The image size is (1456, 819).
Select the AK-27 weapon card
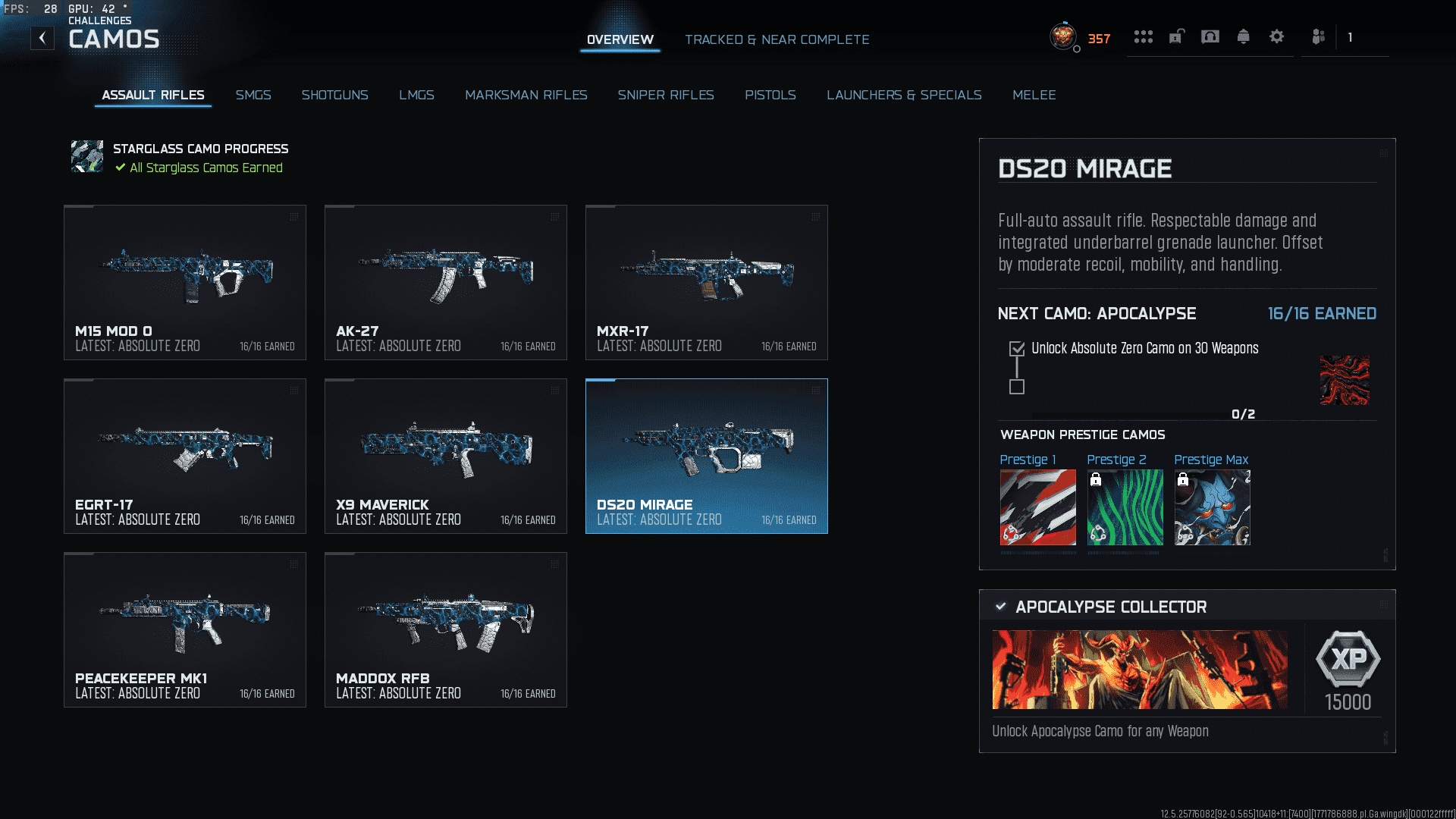point(445,282)
